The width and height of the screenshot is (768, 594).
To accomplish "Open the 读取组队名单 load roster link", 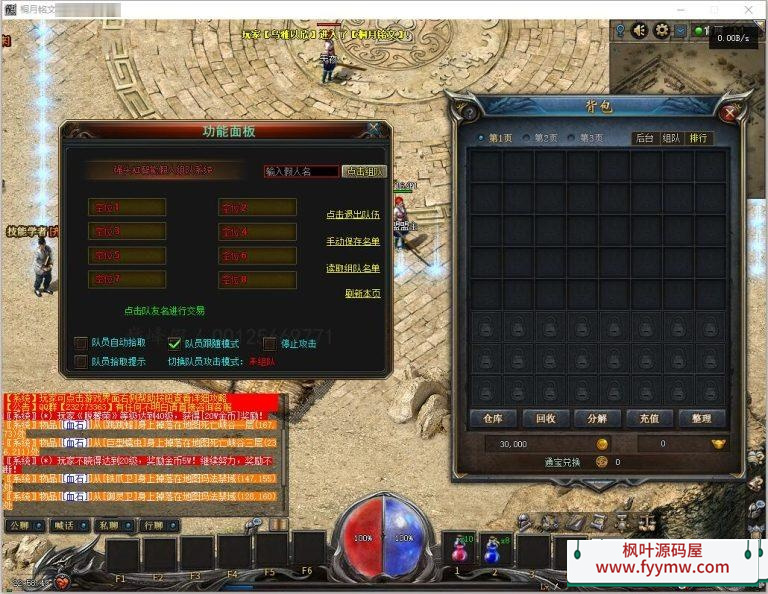I will point(353,268).
